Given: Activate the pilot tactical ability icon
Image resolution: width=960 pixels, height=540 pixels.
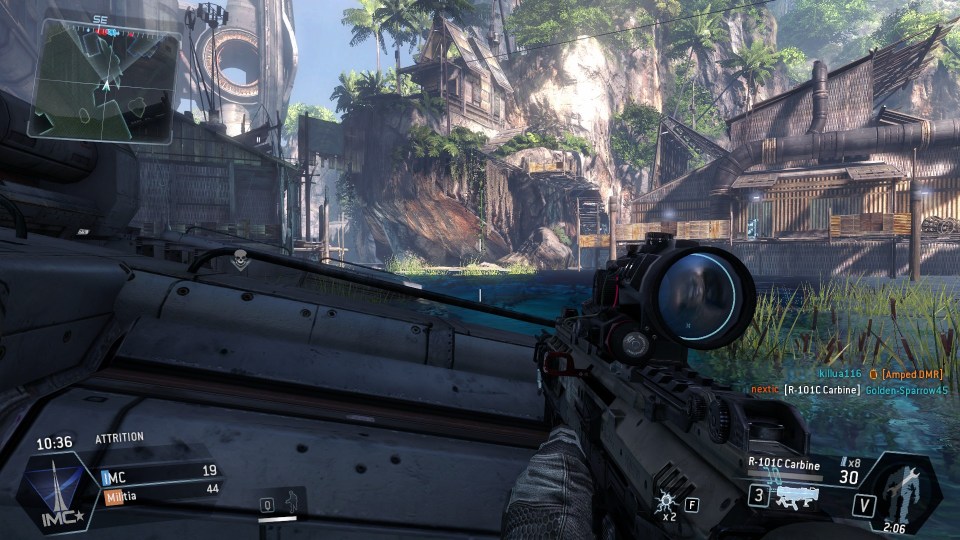Looking at the screenshot, I should 292,501.
